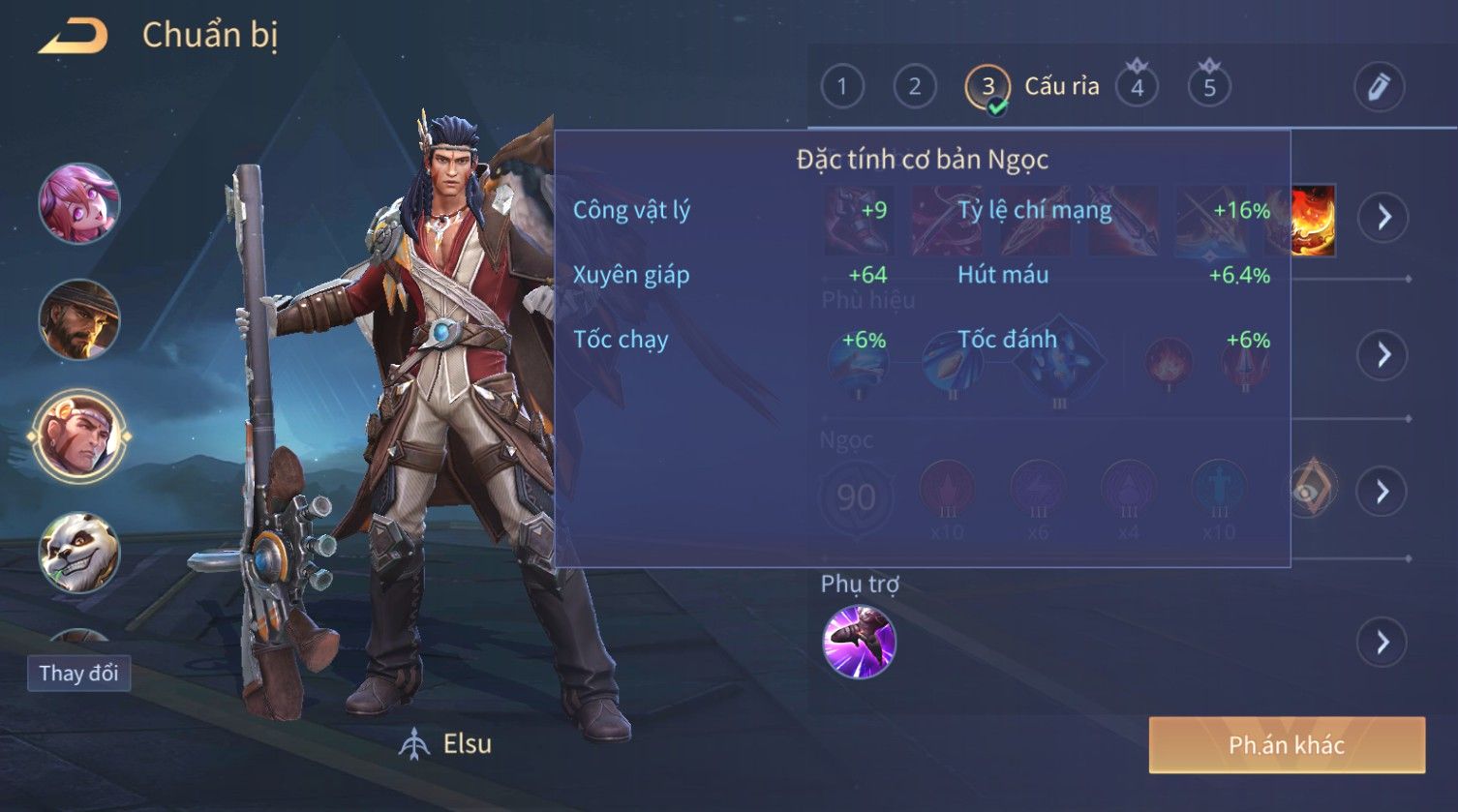This screenshot has width=1458, height=812.
Task: Open the Ngọc section arrow
Action: pos(1383,492)
